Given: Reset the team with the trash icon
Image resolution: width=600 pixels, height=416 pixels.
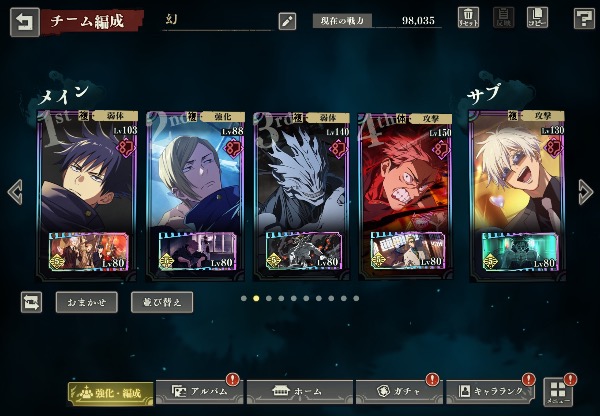Looking at the screenshot, I should 468,18.
